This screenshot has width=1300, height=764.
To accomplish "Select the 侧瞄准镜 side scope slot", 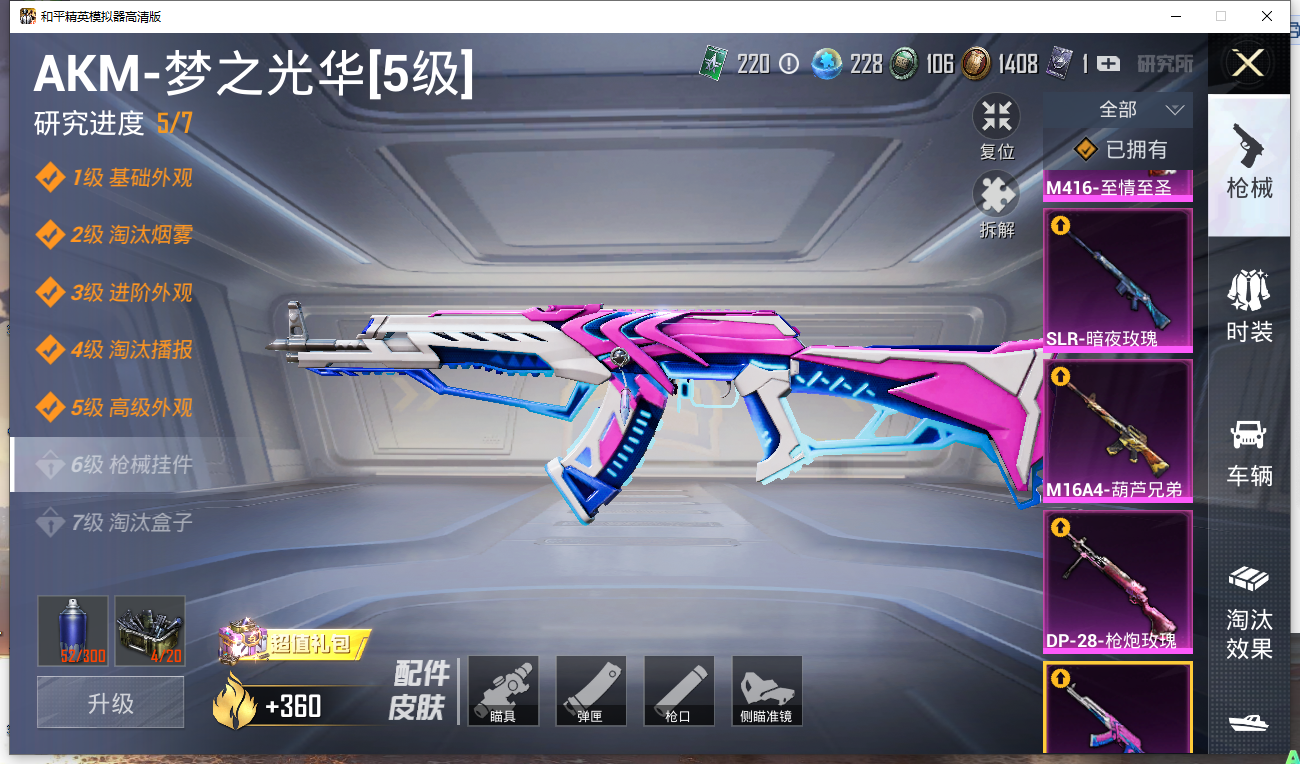I will click(x=767, y=690).
